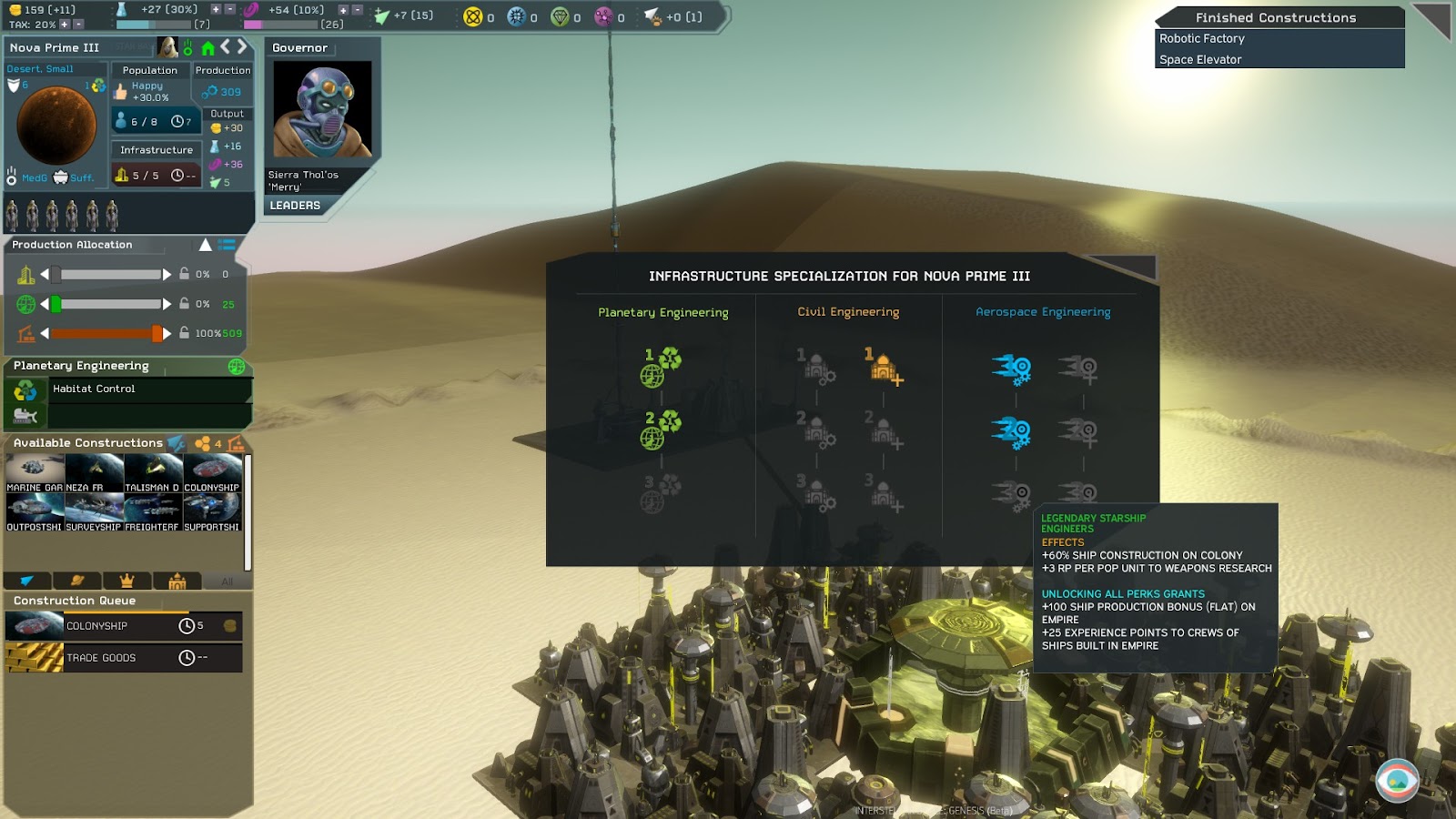
Task: Open the Leaders panel
Action: tap(295, 206)
